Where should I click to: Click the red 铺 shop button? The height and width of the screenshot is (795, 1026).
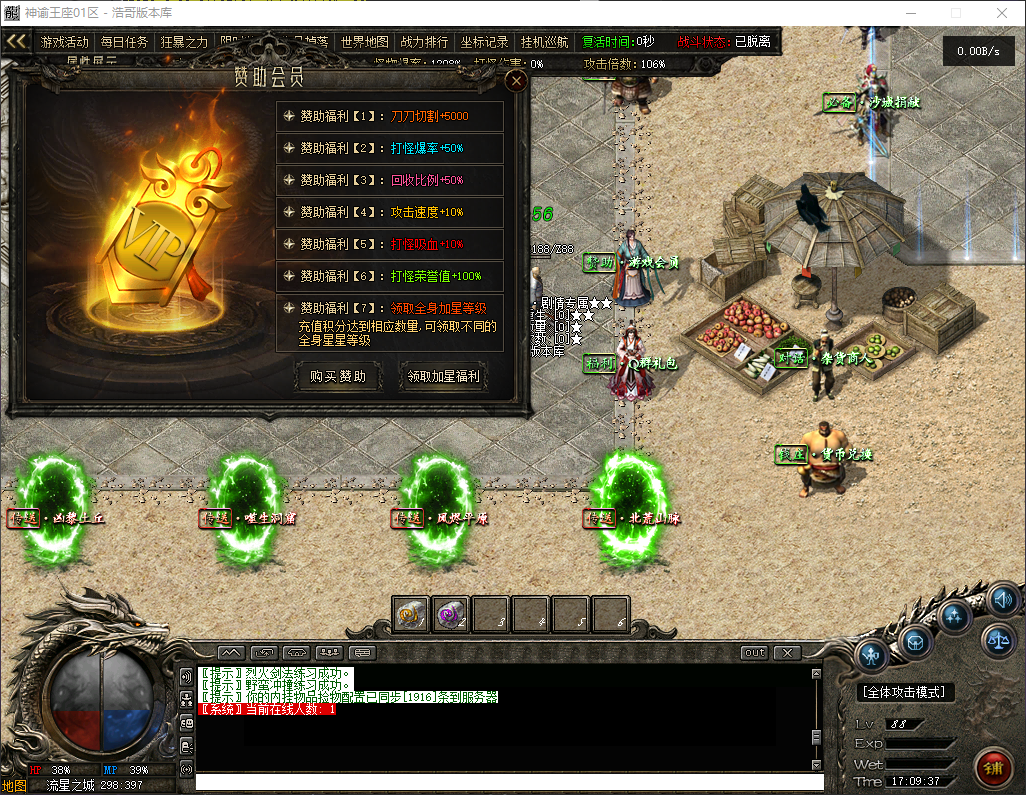pyautogui.click(x=993, y=768)
